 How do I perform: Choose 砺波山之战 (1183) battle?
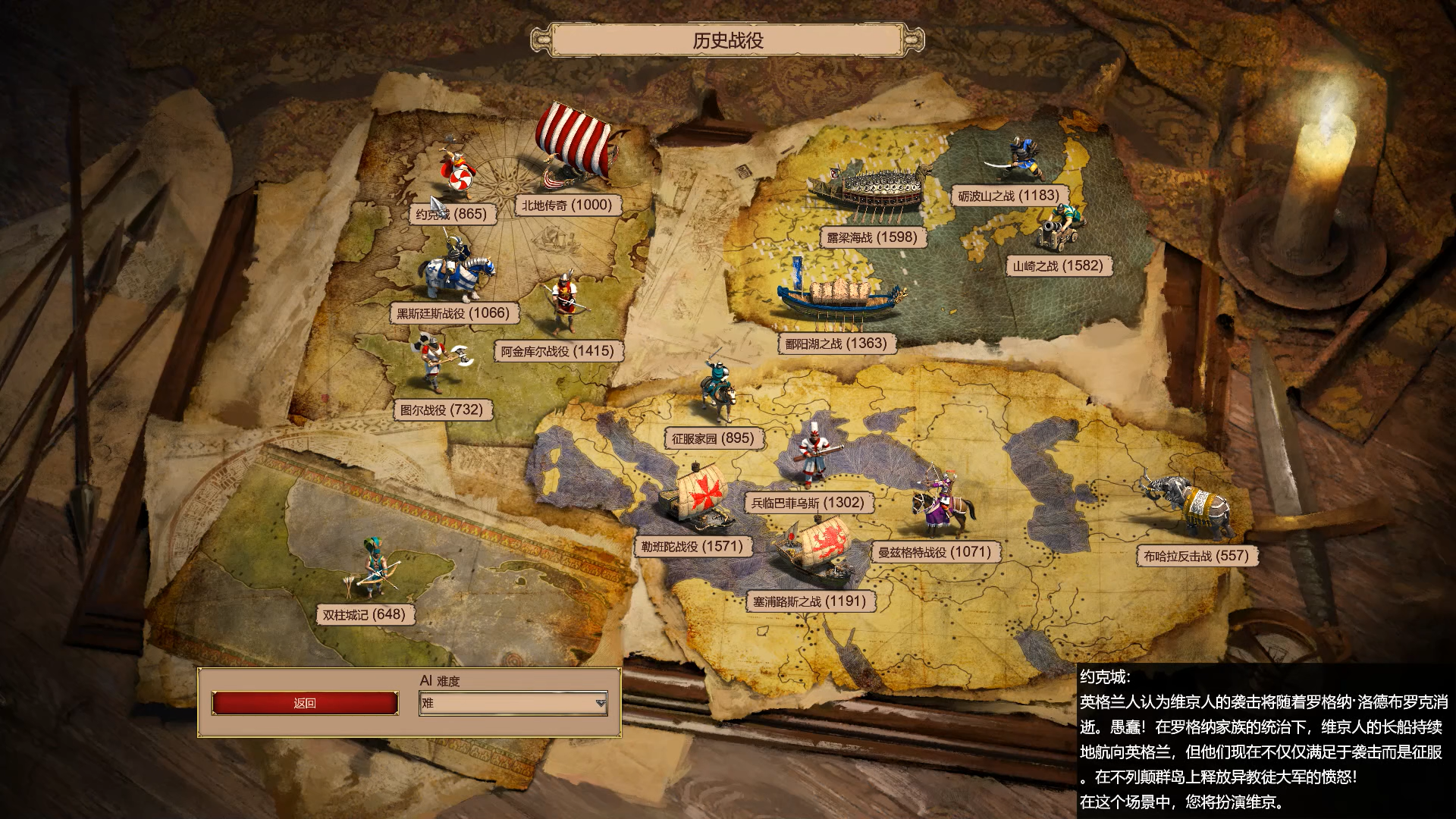pyautogui.click(x=1009, y=196)
